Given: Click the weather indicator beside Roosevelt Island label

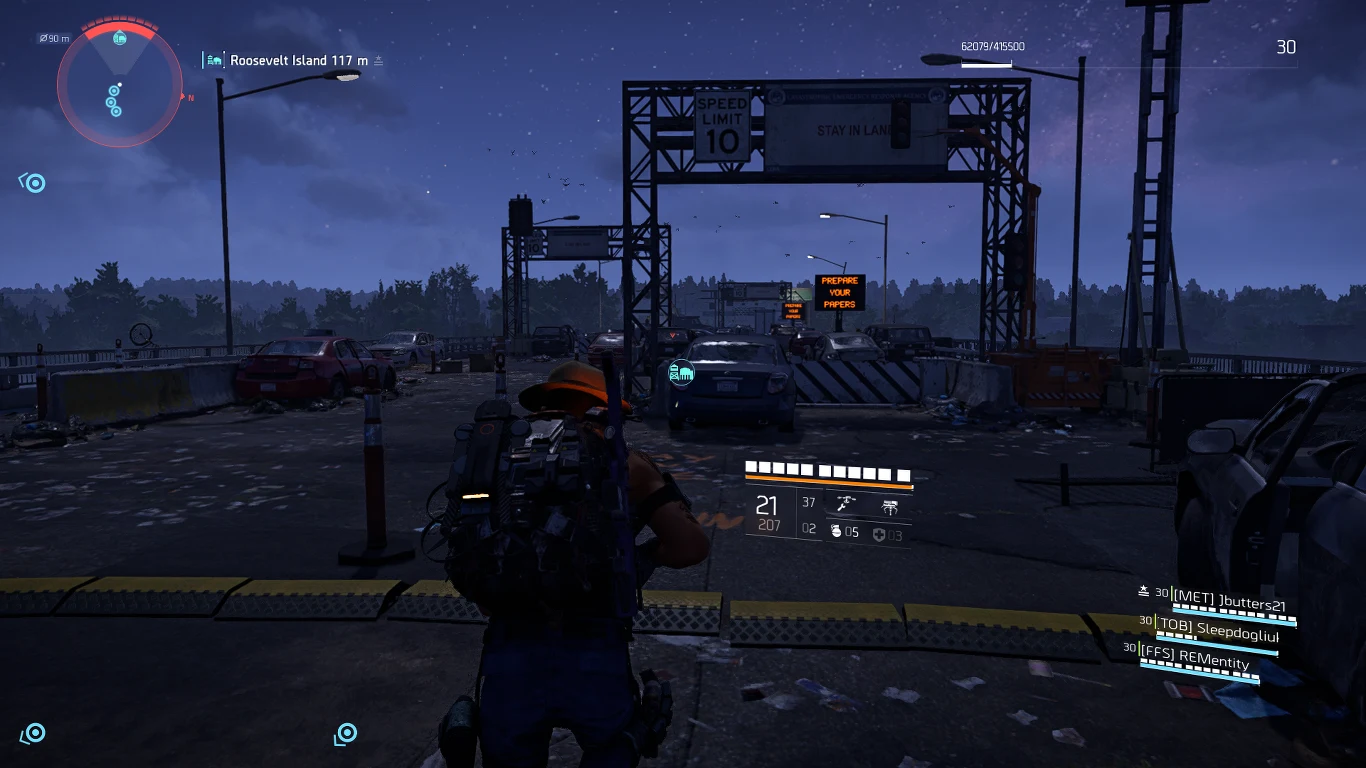Looking at the screenshot, I should tap(377, 60).
